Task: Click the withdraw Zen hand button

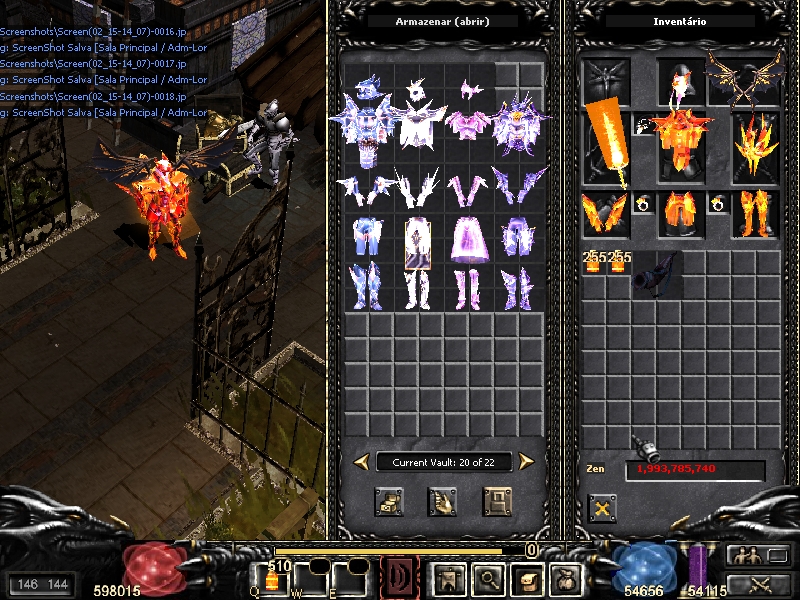Action: pos(442,501)
